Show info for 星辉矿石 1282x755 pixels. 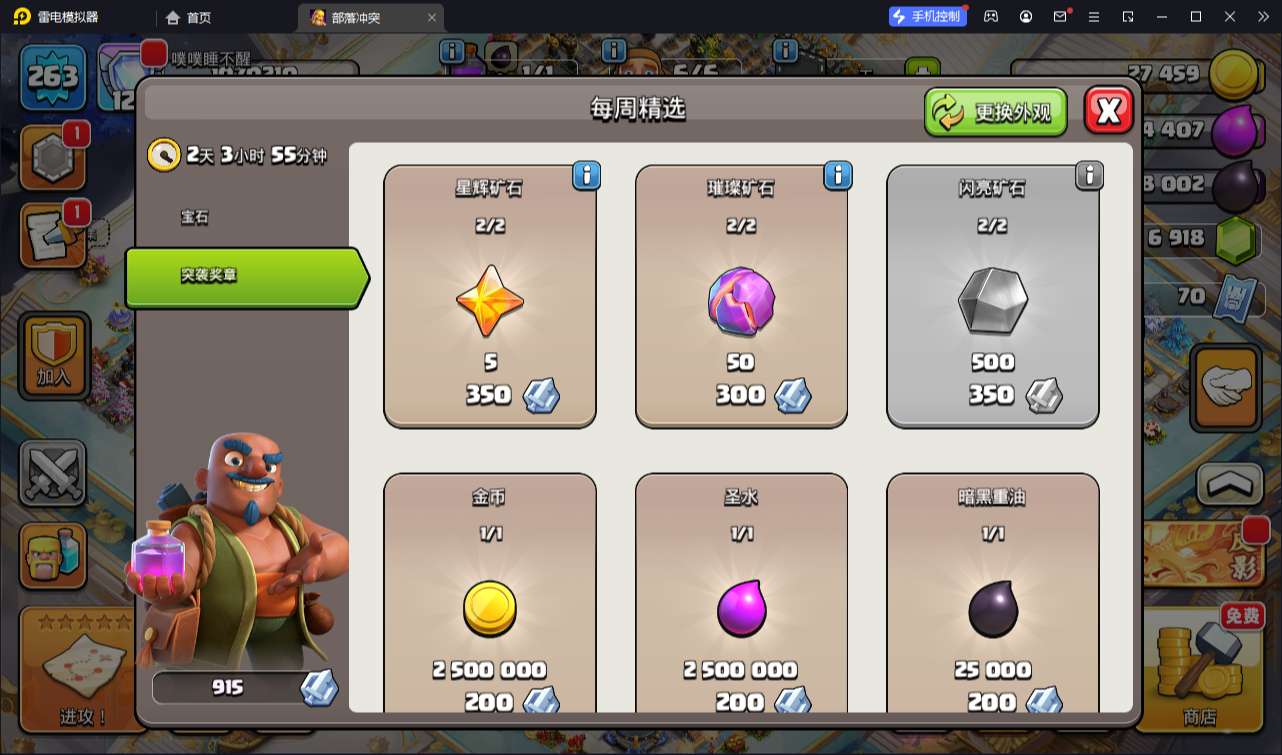(586, 176)
